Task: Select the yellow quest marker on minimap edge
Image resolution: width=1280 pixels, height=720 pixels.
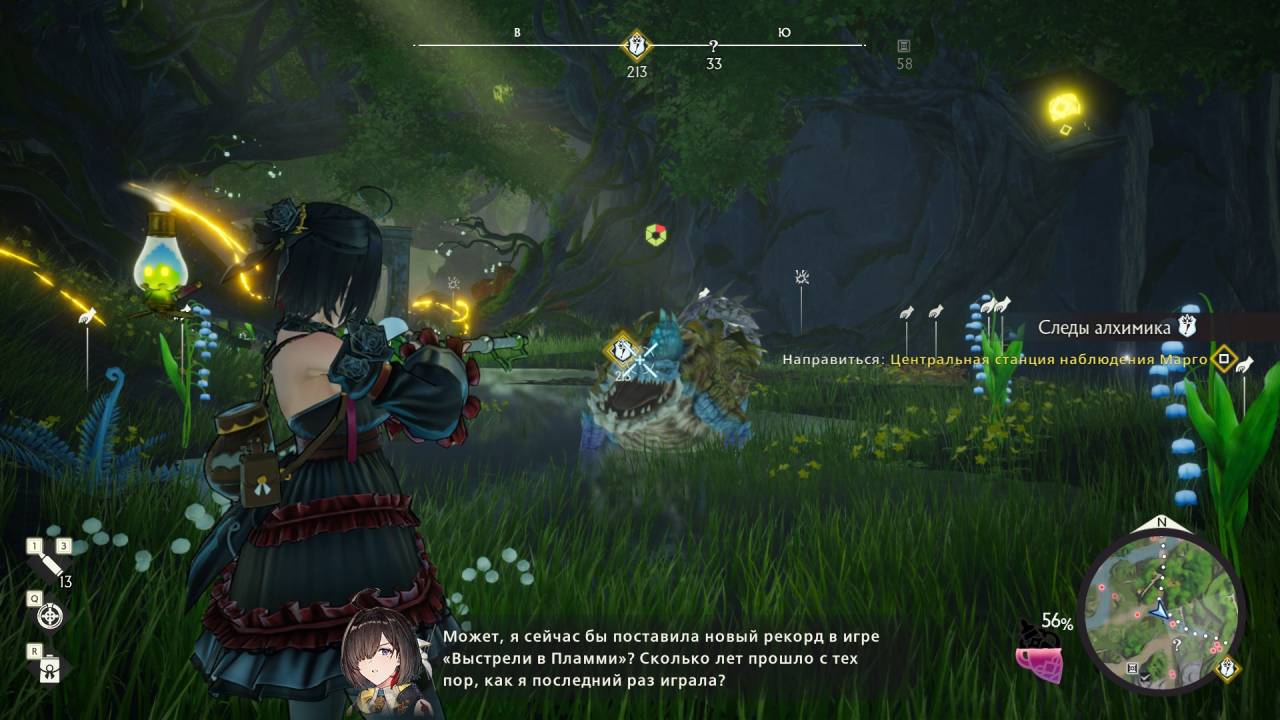Action: [x=1227, y=668]
